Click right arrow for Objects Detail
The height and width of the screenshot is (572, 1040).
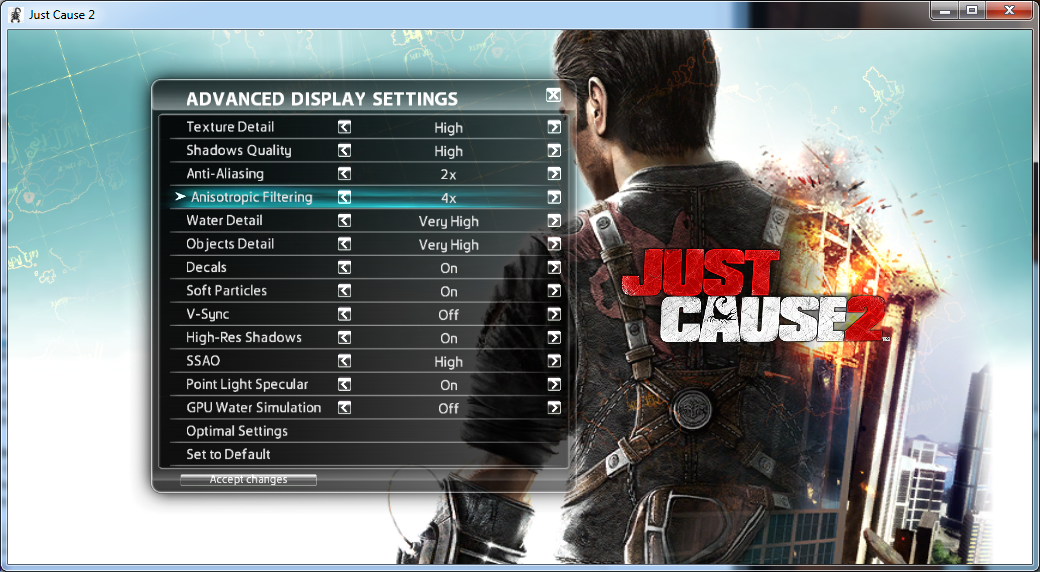[553, 244]
